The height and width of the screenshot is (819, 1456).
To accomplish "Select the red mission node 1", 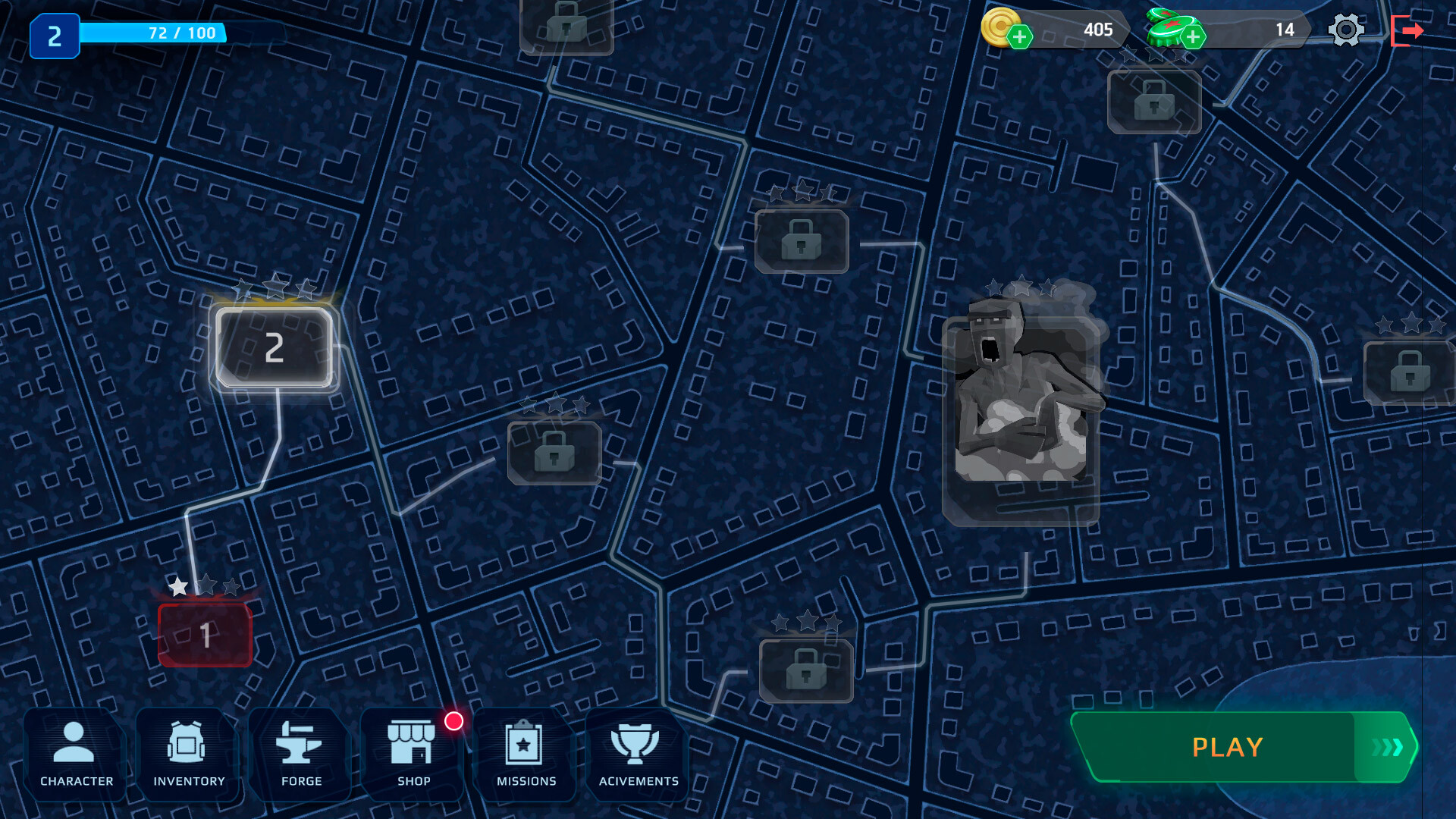I will tap(205, 635).
